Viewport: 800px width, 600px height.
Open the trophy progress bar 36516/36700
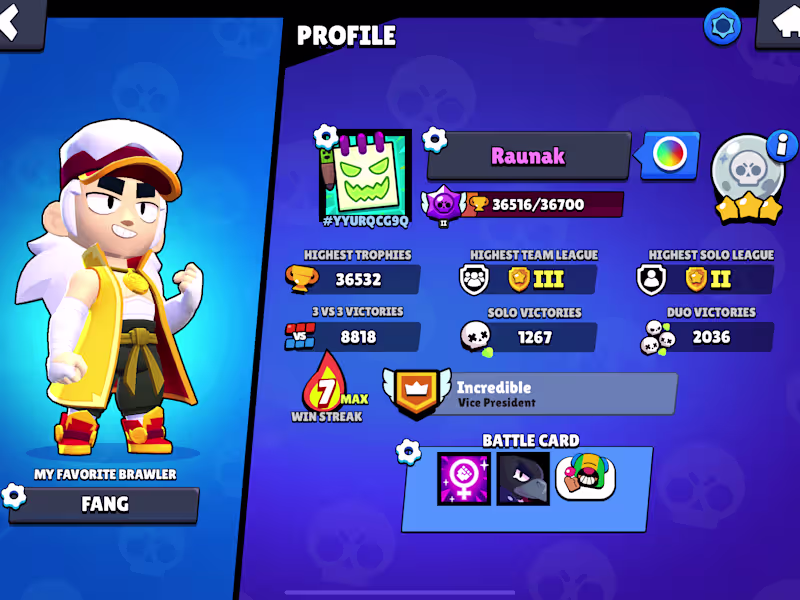(x=544, y=205)
